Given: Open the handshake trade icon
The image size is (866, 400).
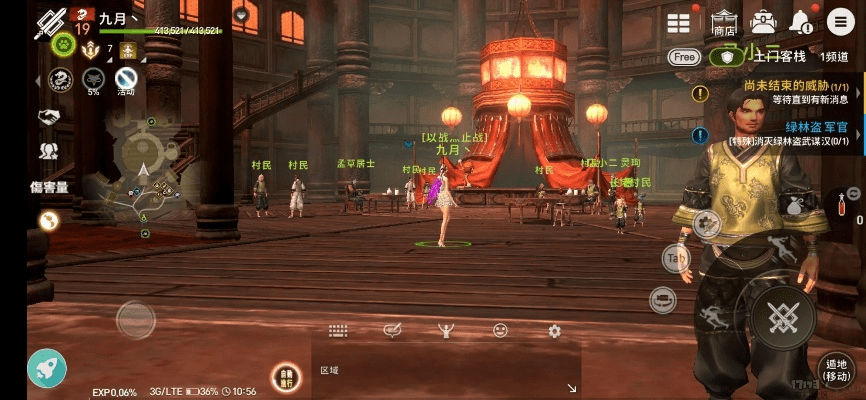Looking at the screenshot, I should point(48,118).
